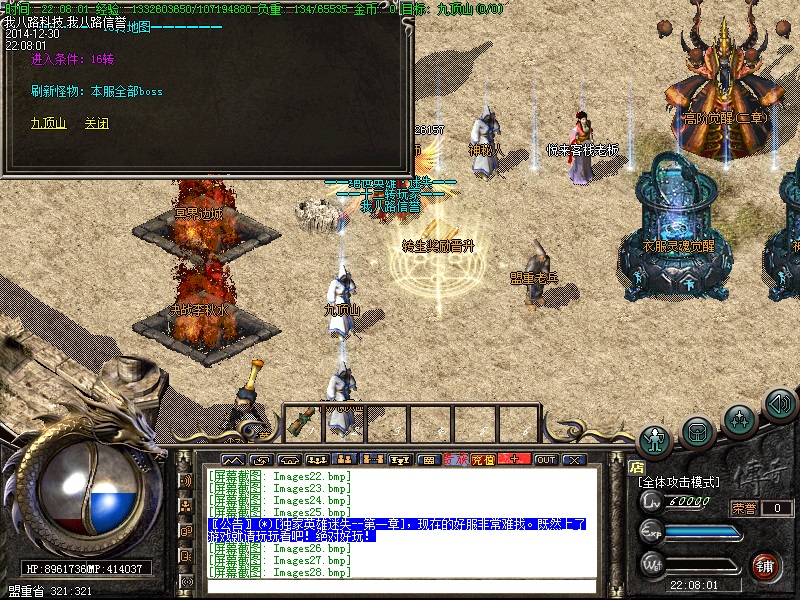Viewport: 800px width, 600px height.
Task: Click the mountain-icon toolbar button
Action: pos(232,459)
